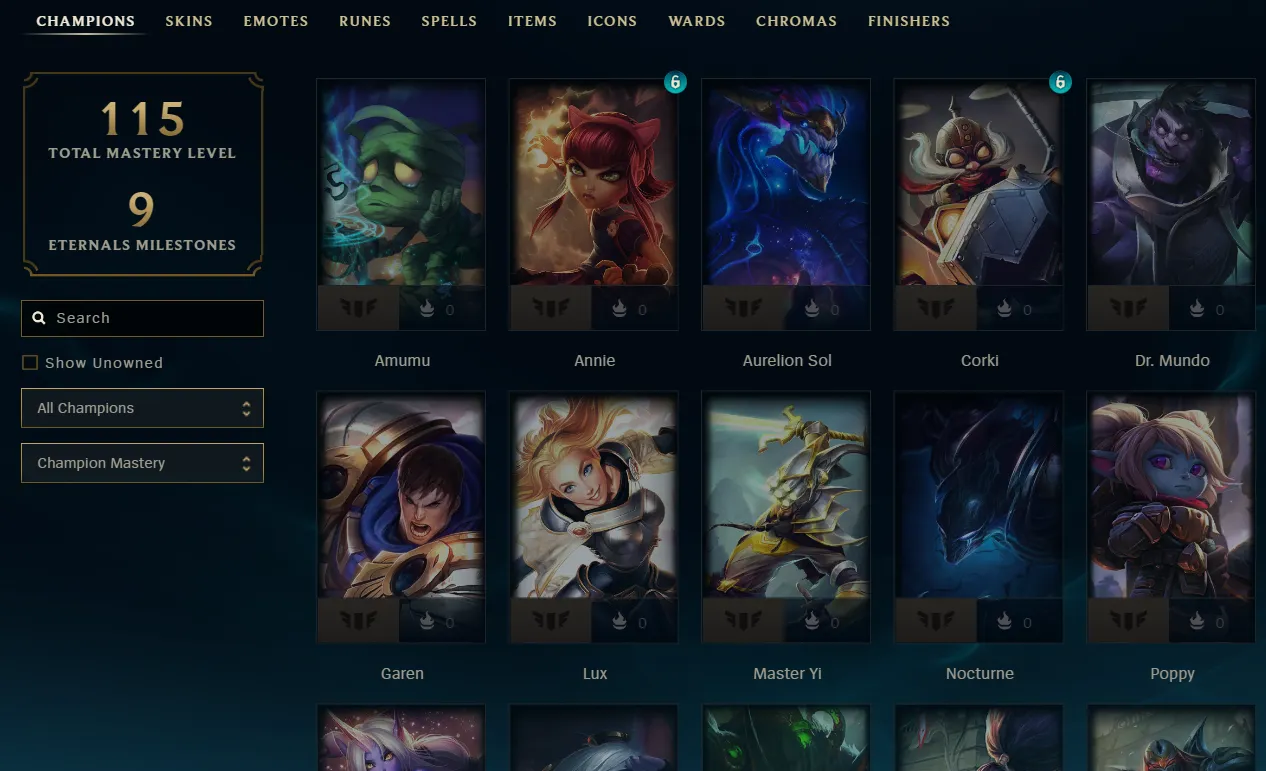Select the Amumu champion card

401,185
